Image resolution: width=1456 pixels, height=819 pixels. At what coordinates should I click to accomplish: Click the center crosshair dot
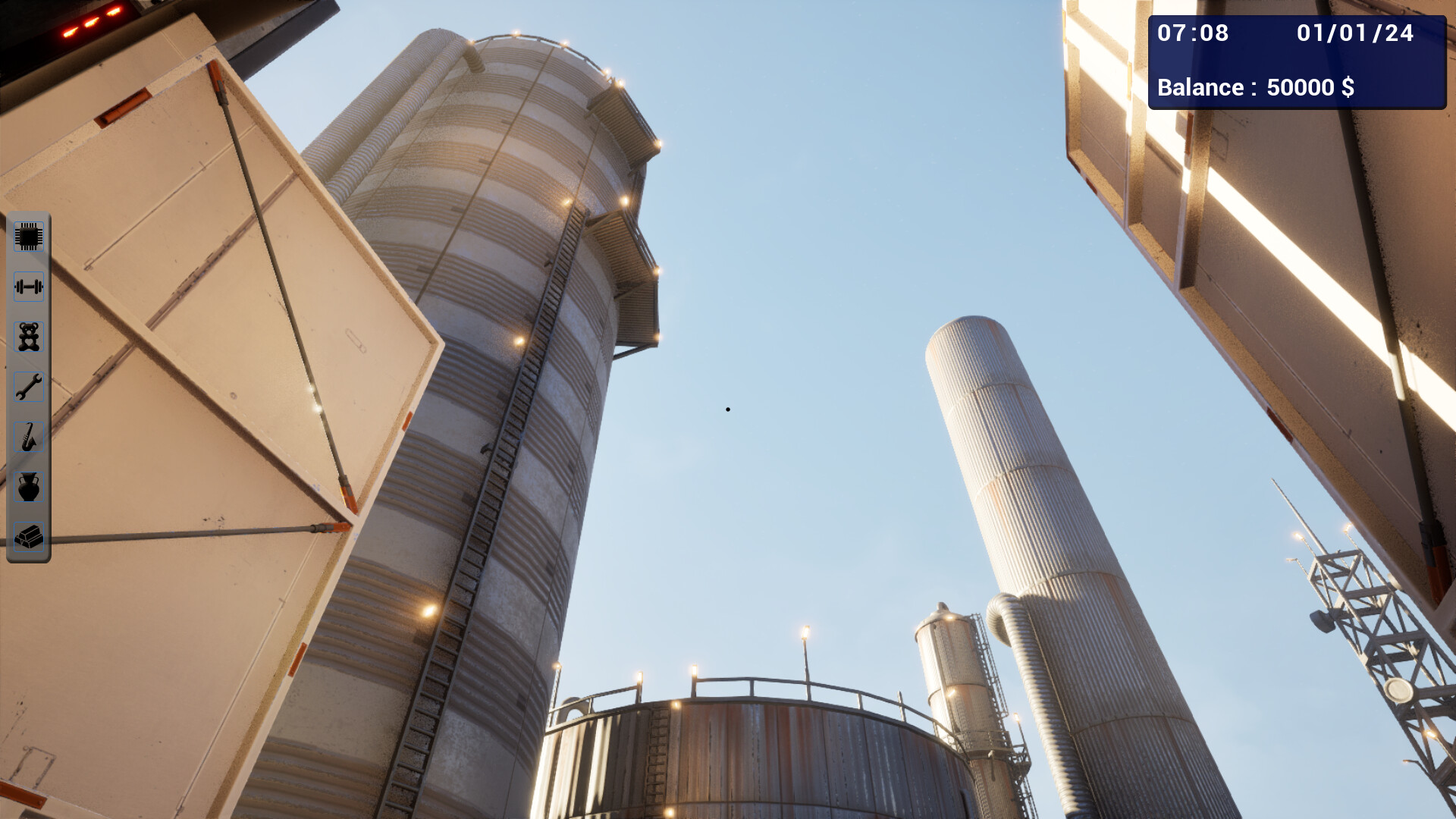(x=728, y=409)
